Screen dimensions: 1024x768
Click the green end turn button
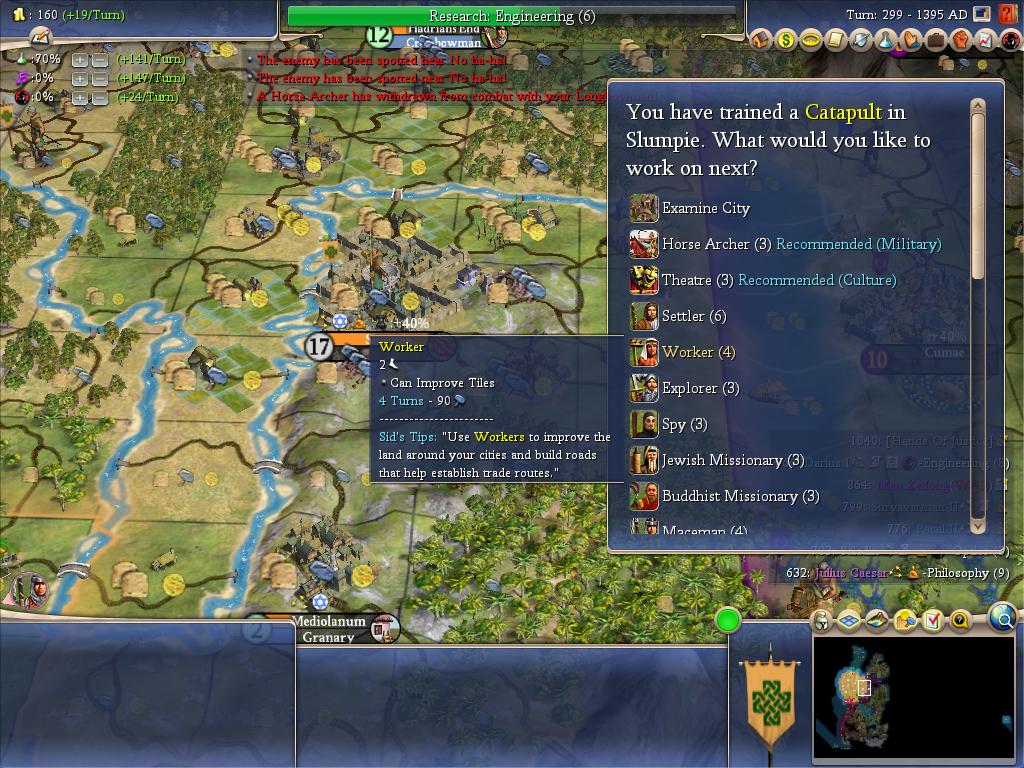(728, 621)
